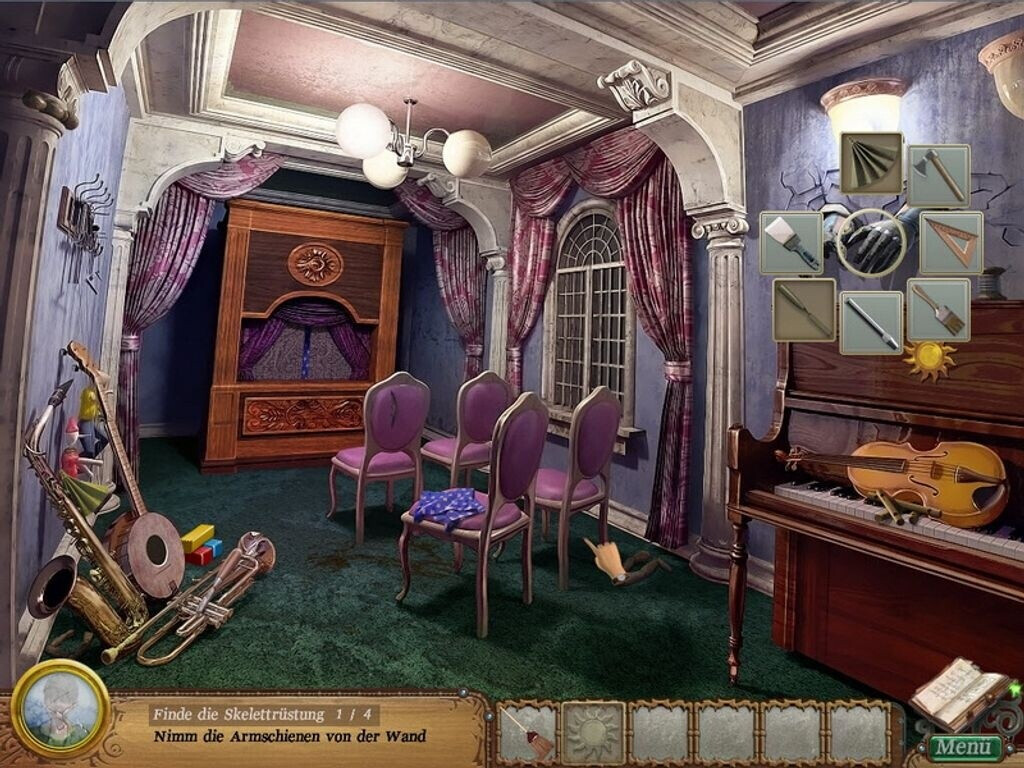Click the gauntlet in the center circle
The height and width of the screenshot is (768, 1024).
point(871,242)
